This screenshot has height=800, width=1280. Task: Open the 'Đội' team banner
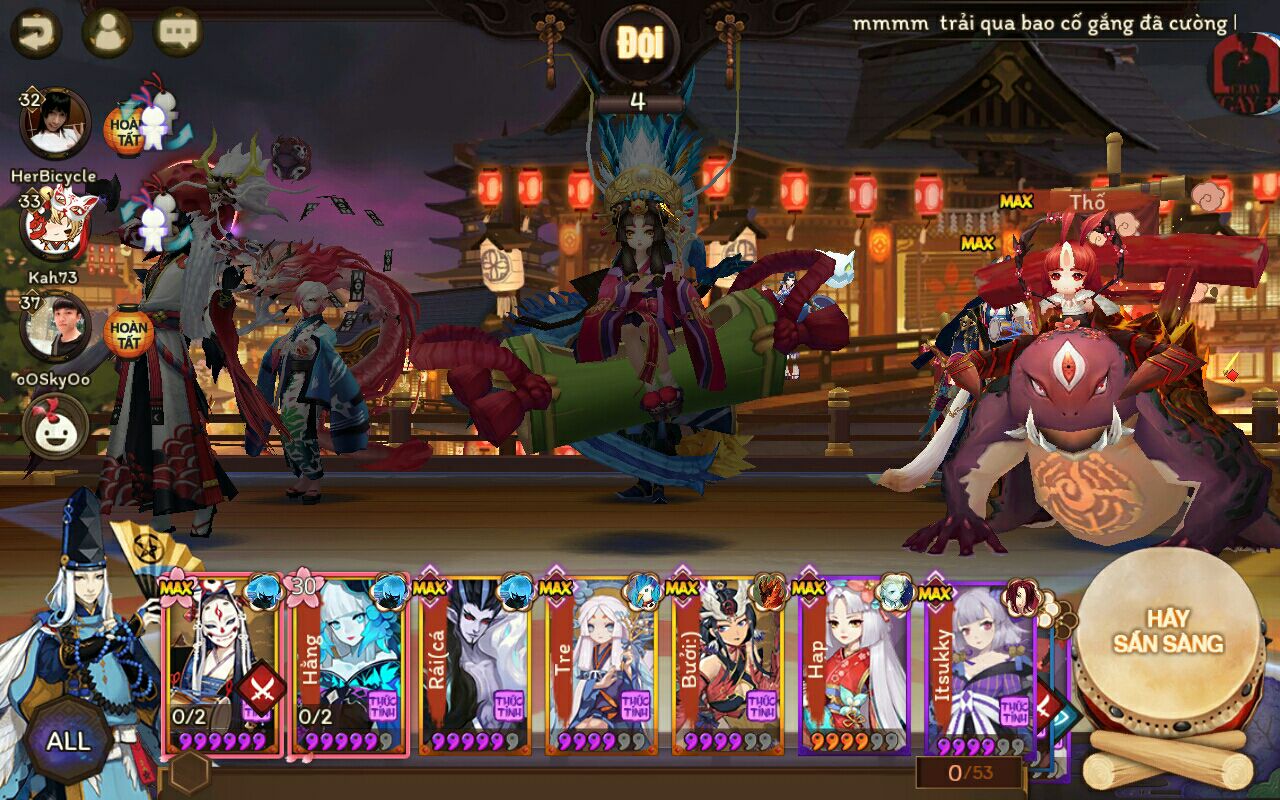[640, 45]
